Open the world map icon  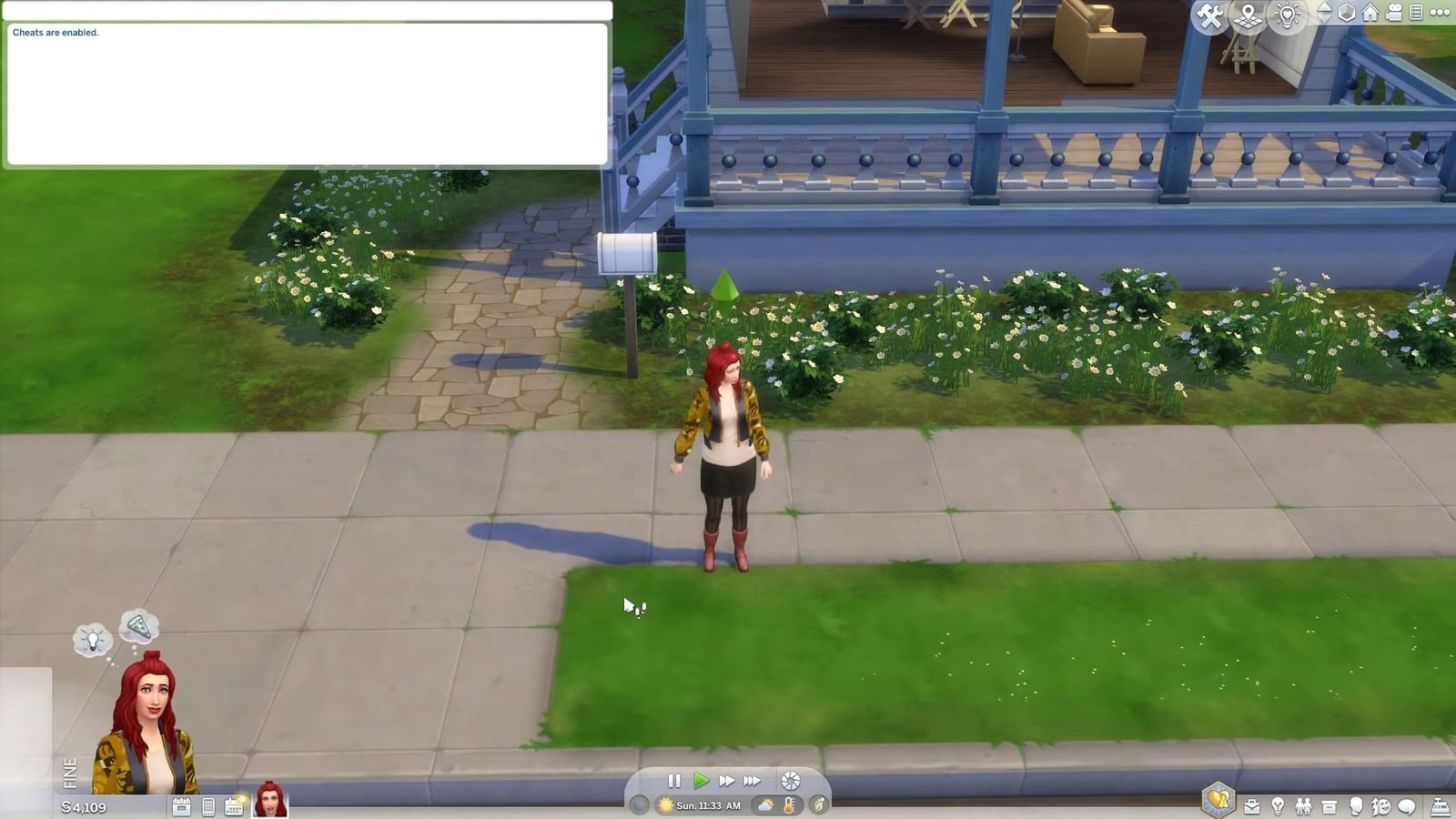(x=1247, y=14)
